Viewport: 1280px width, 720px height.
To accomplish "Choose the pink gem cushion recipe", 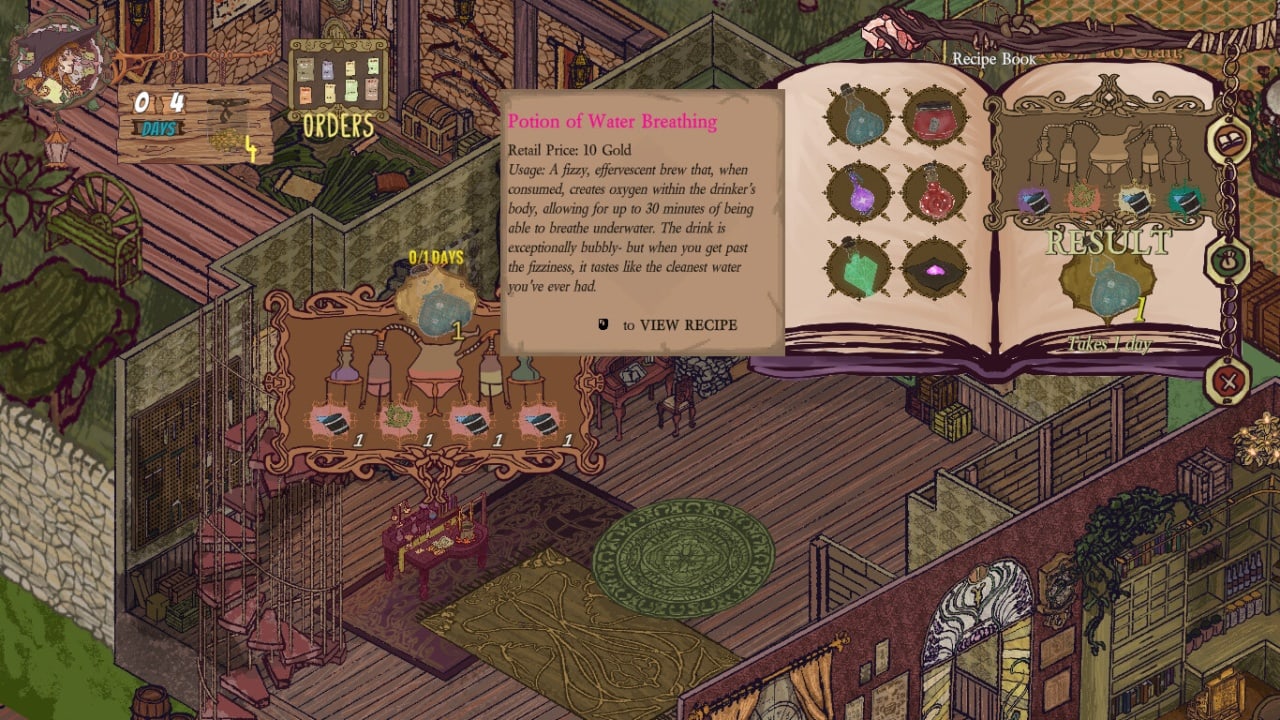I will click(x=934, y=268).
